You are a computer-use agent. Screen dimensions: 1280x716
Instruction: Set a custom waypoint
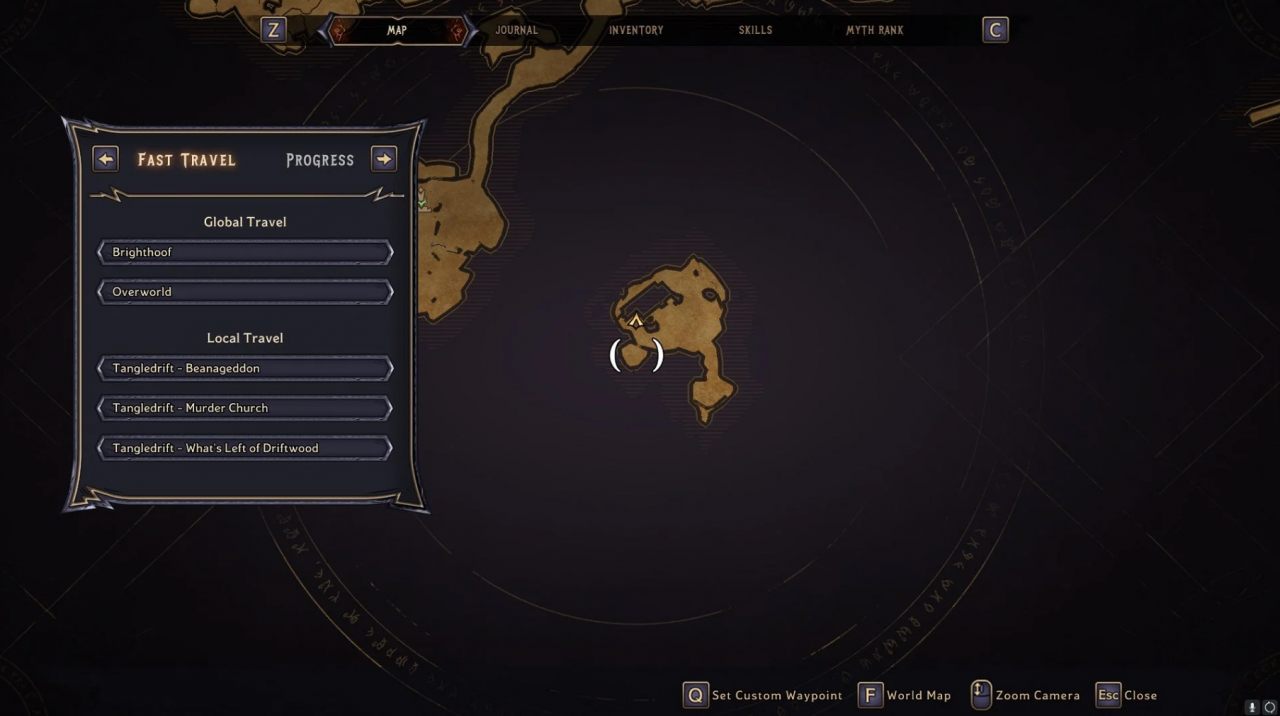pos(762,695)
